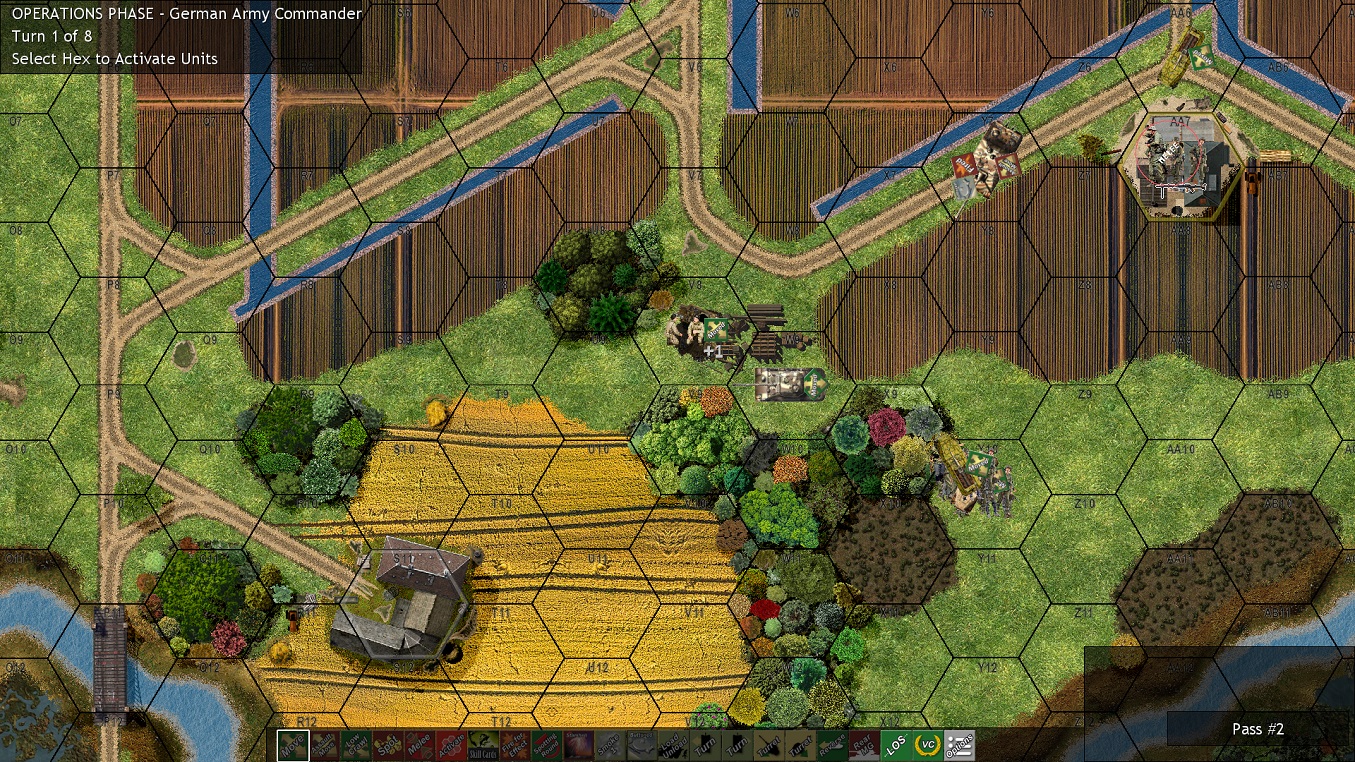Choose the Smoke round icon
The width and height of the screenshot is (1355, 762).
[608, 744]
